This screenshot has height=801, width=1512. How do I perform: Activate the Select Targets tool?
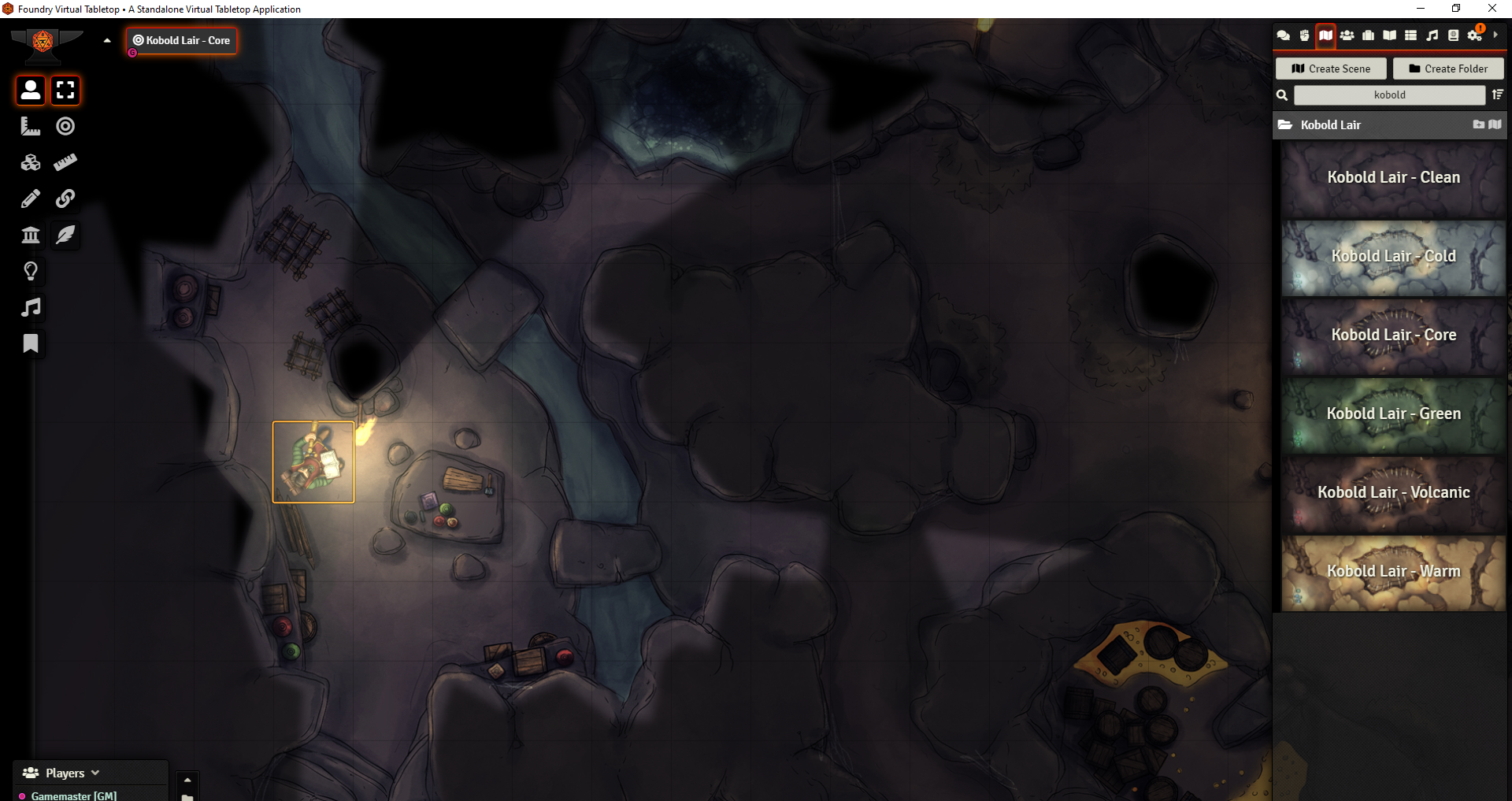pos(65,126)
